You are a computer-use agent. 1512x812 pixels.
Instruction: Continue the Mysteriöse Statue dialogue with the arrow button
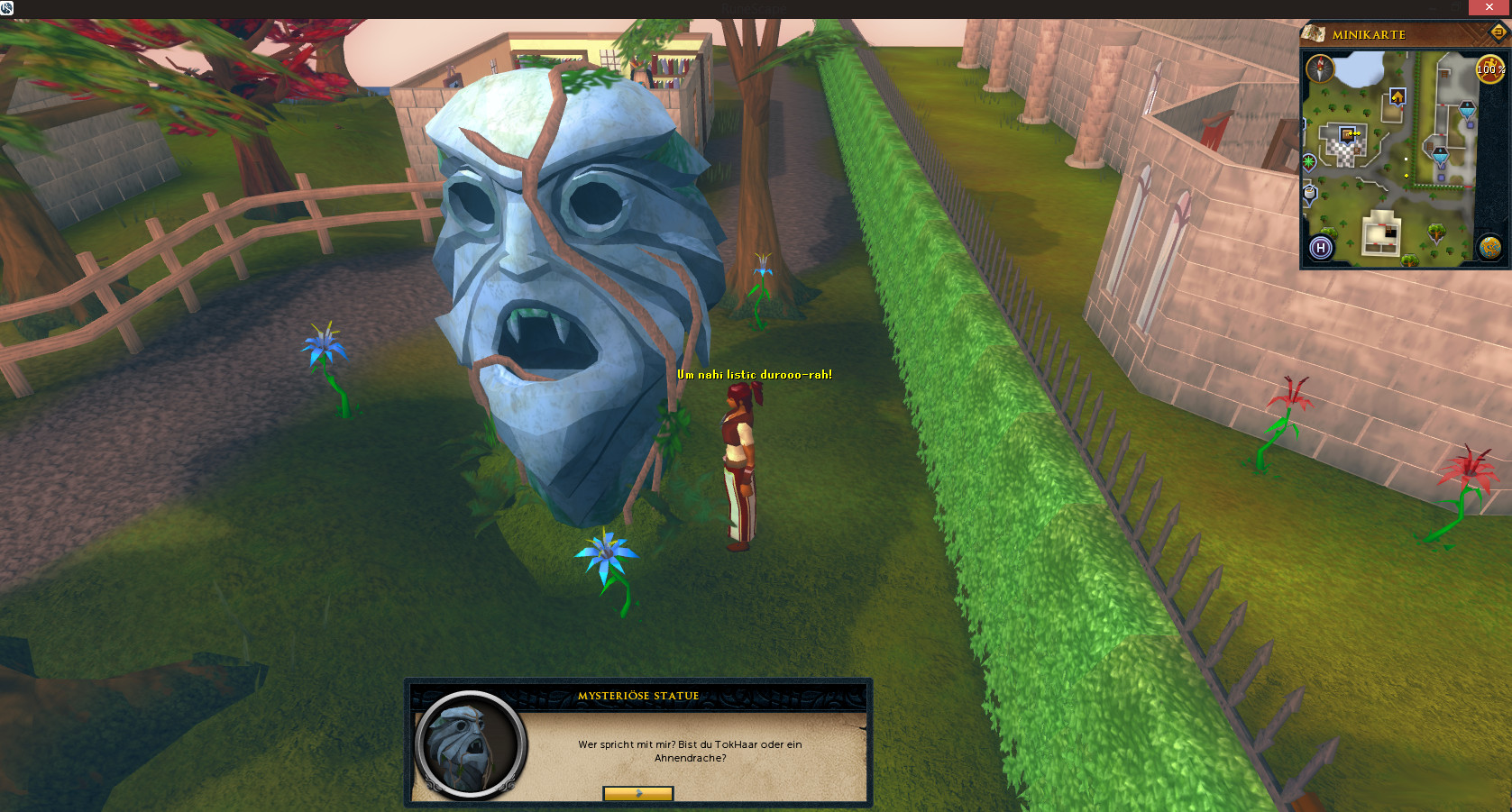[x=638, y=793]
